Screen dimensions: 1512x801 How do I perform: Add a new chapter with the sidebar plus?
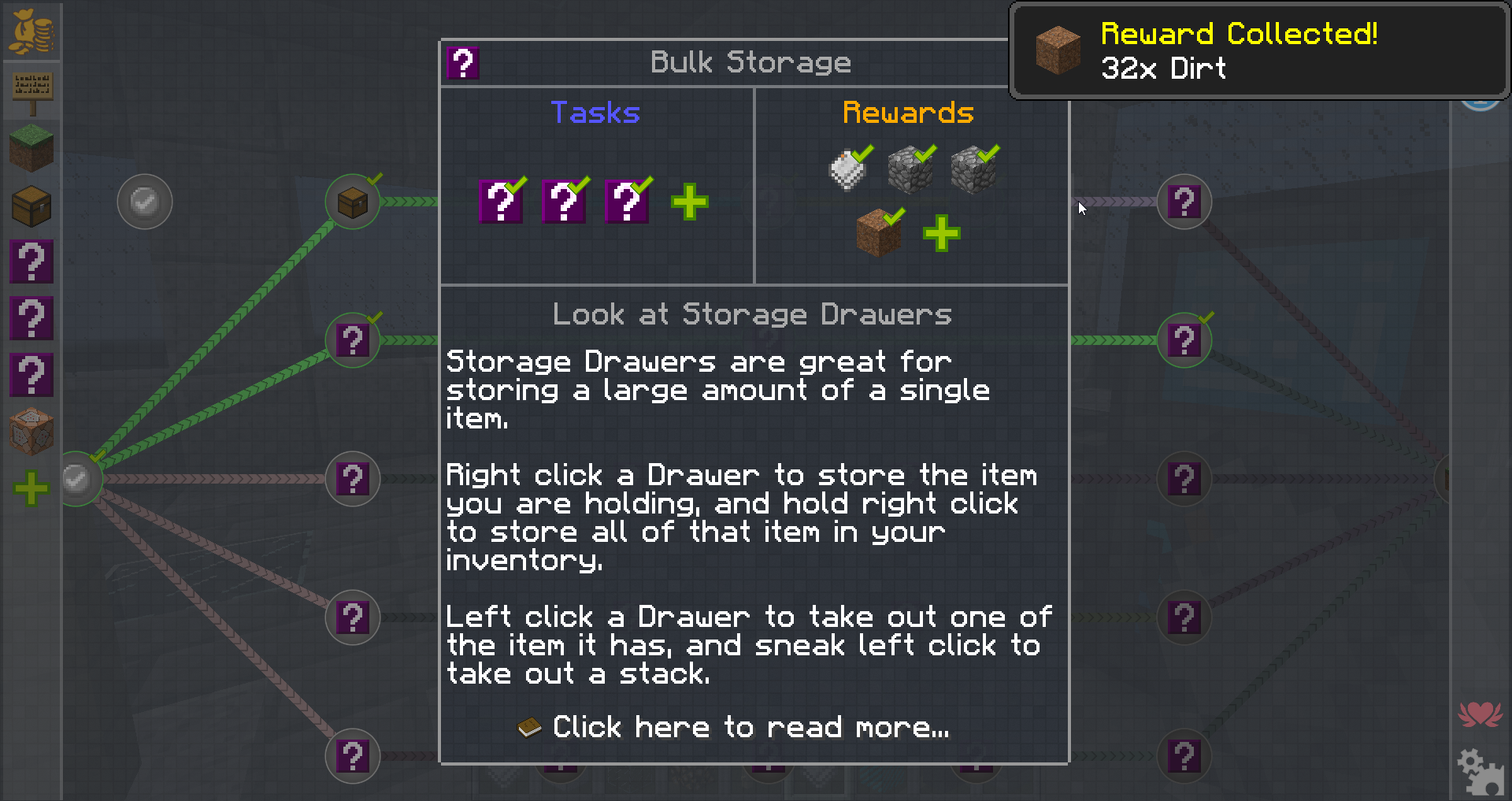[x=31, y=488]
